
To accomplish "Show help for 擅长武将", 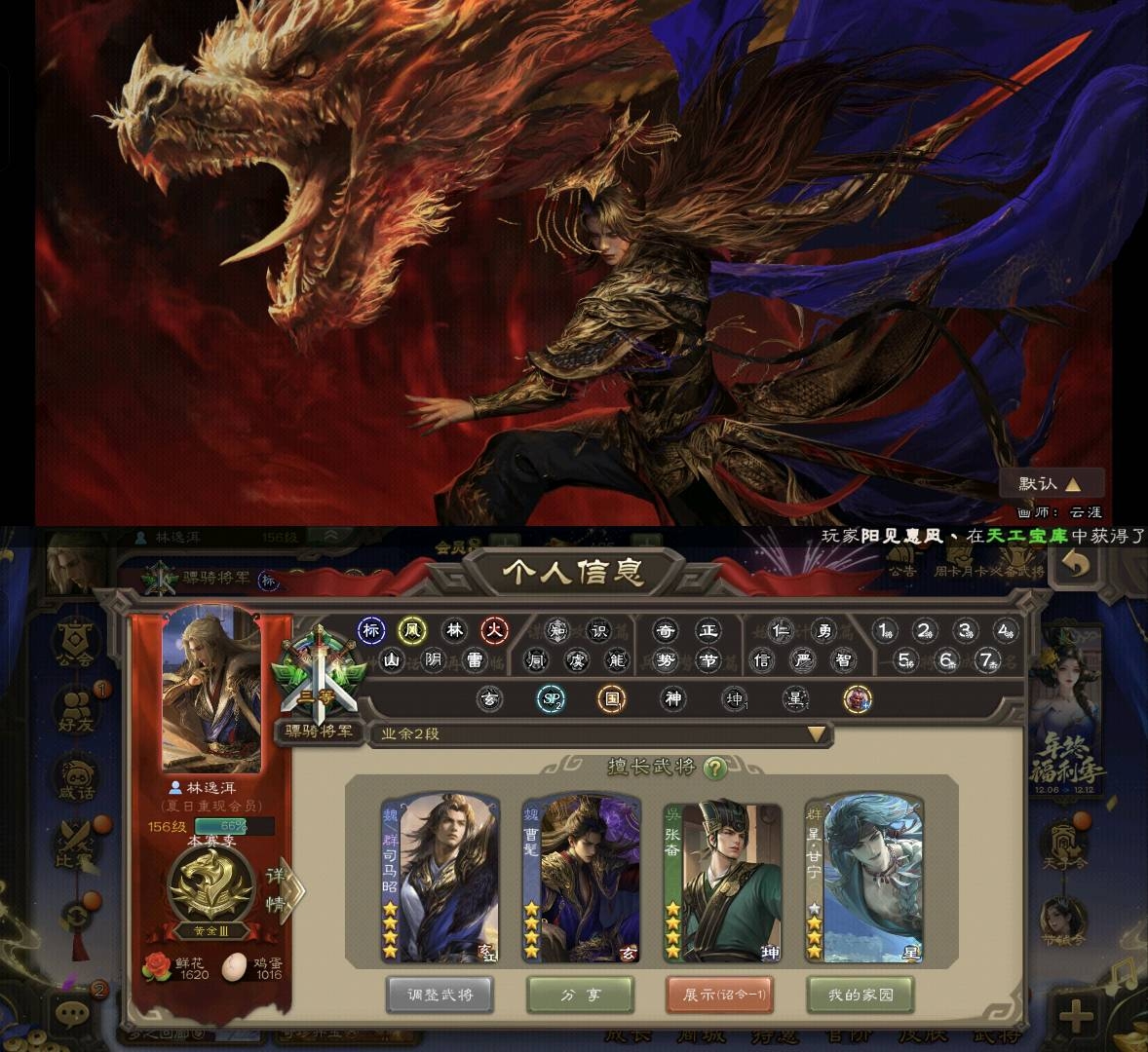I will (x=715, y=768).
